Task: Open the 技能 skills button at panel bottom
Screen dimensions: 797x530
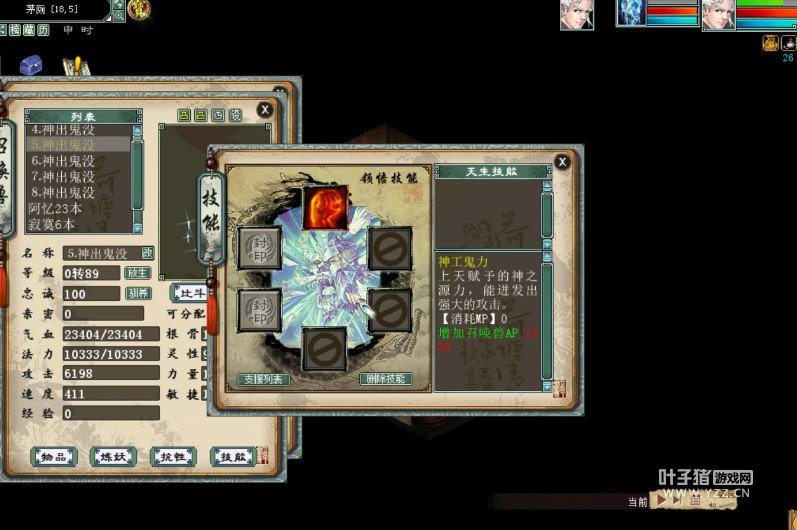Action: (x=232, y=456)
